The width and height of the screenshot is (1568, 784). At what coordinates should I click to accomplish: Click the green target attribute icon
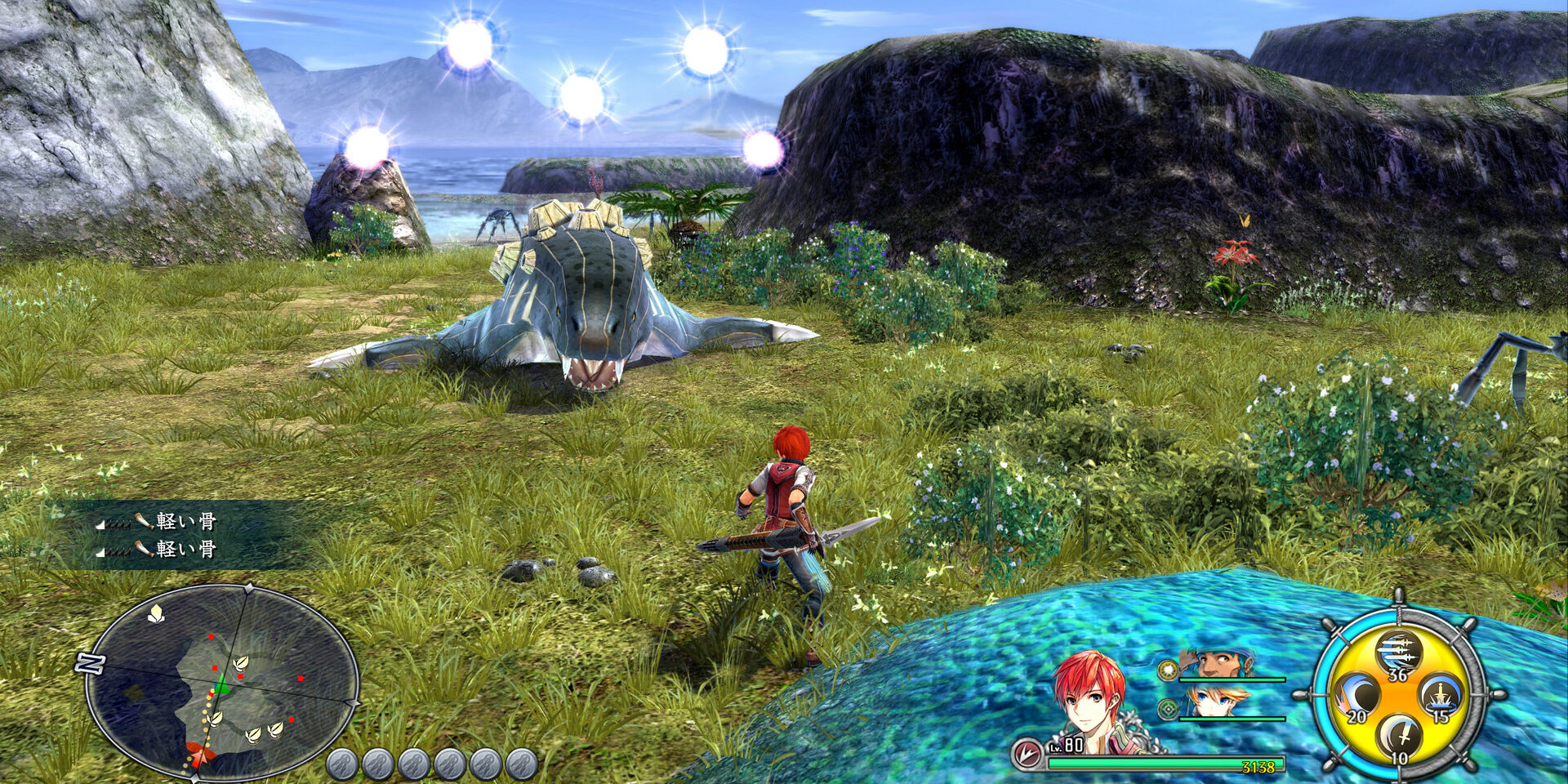click(1168, 709)
